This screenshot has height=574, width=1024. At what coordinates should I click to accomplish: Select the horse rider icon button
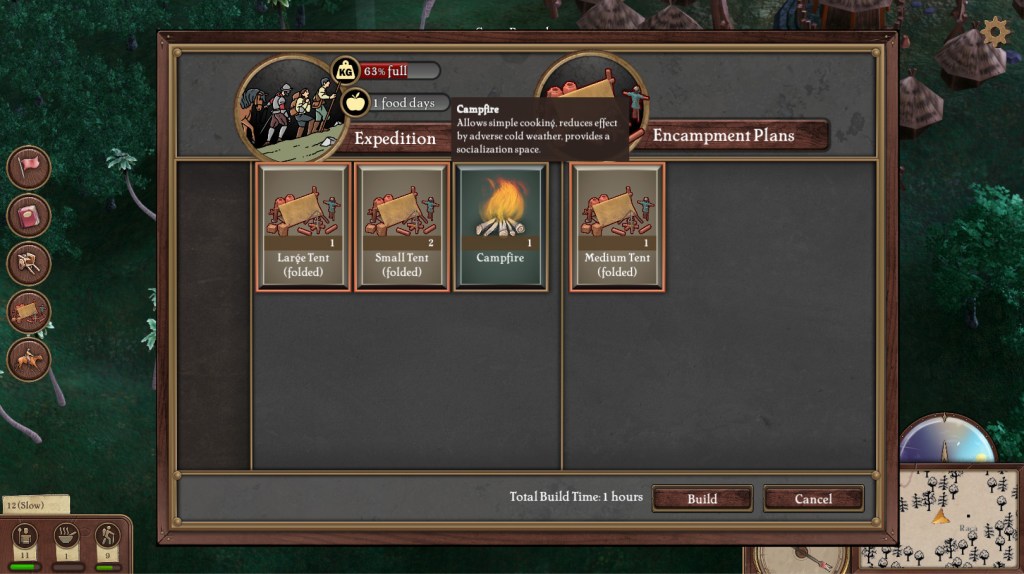click(29, 359)
